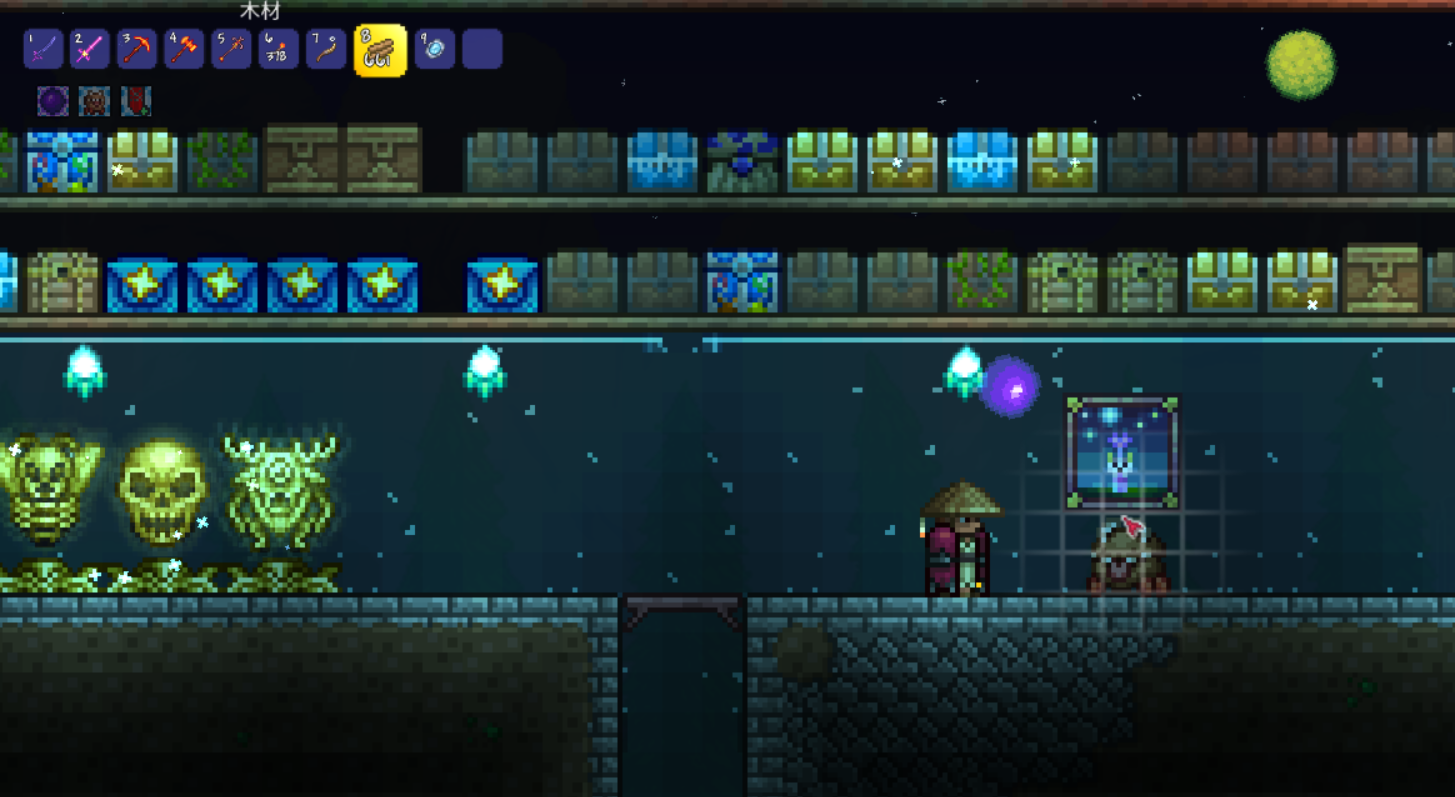Select the highlighted wood stack slot
The width and height of the screenshot is (1455, 797).
[x=380, y=50]
